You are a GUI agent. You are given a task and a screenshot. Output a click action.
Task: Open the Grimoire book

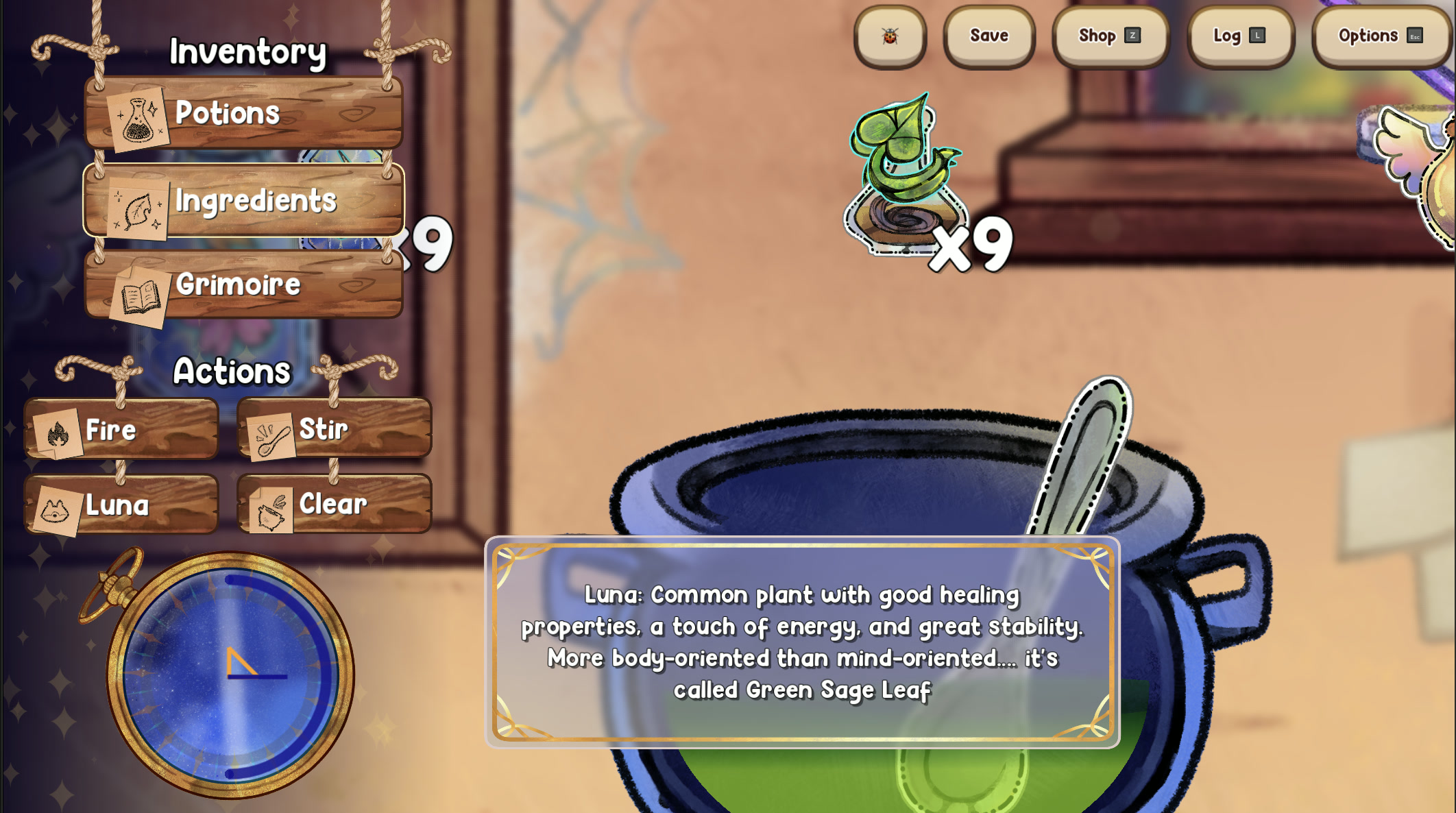click(243, 284)
